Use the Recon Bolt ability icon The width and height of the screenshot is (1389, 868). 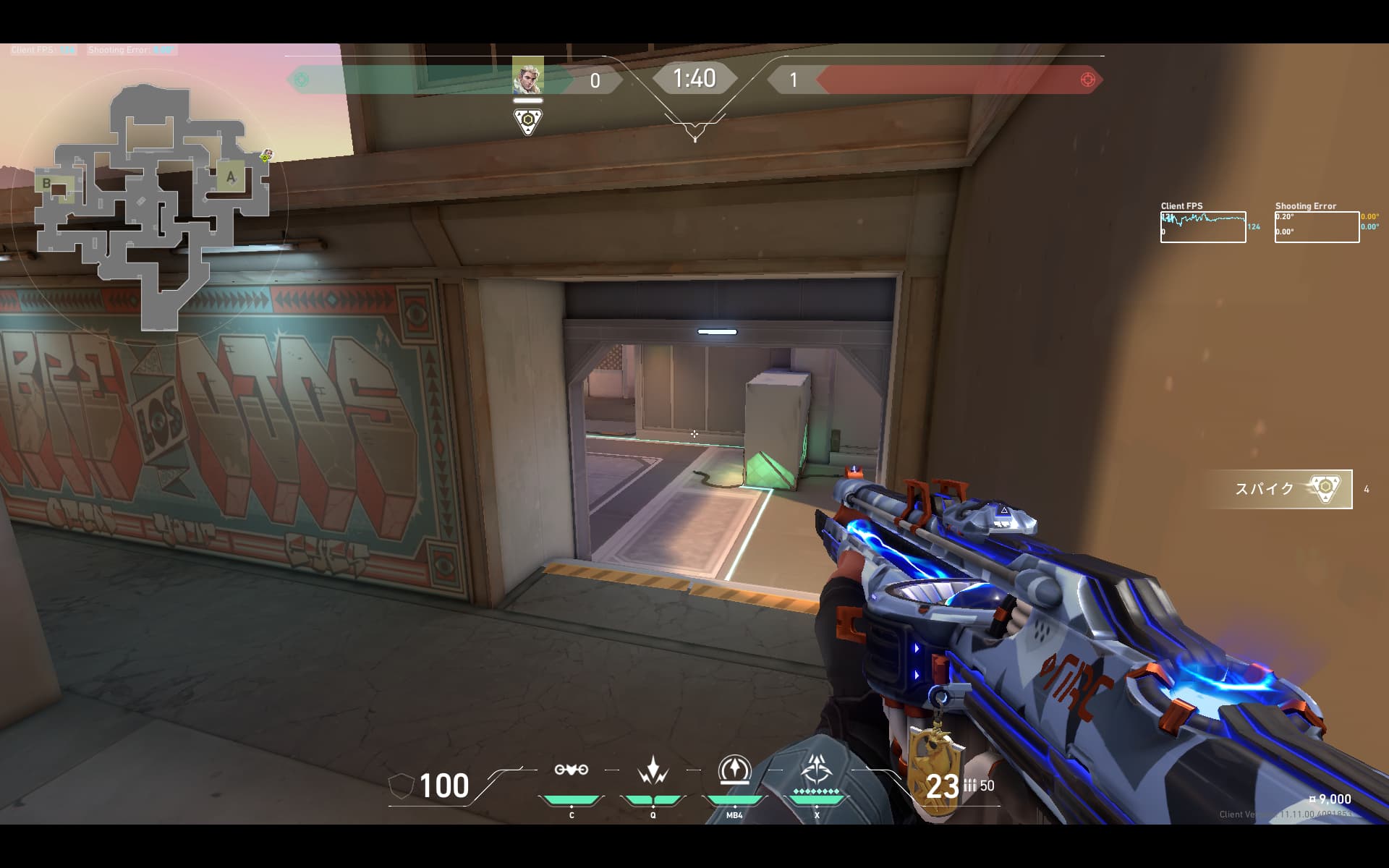coord(734,770)
